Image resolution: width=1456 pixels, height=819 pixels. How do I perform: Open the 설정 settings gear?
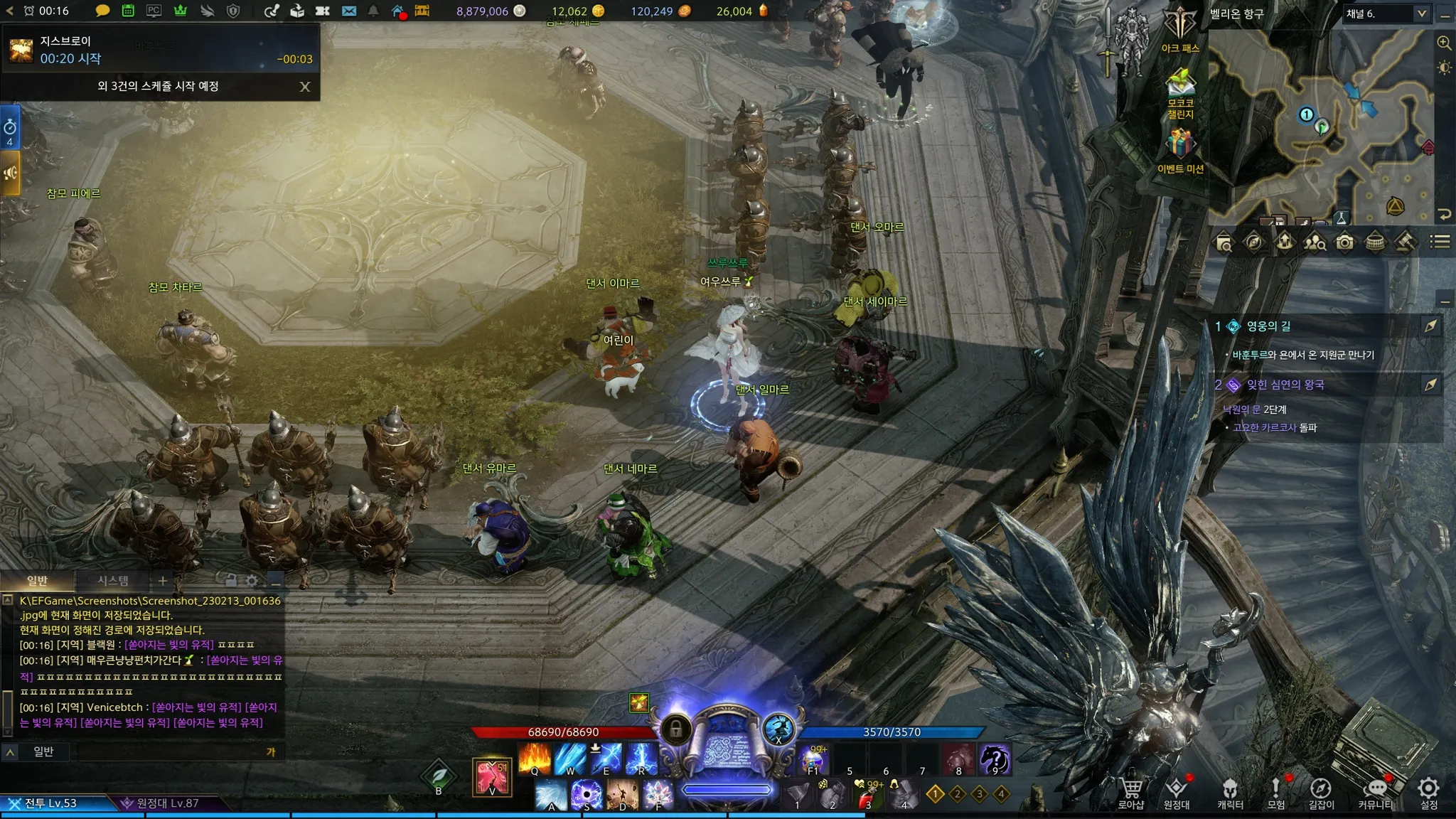(1428, 791)
